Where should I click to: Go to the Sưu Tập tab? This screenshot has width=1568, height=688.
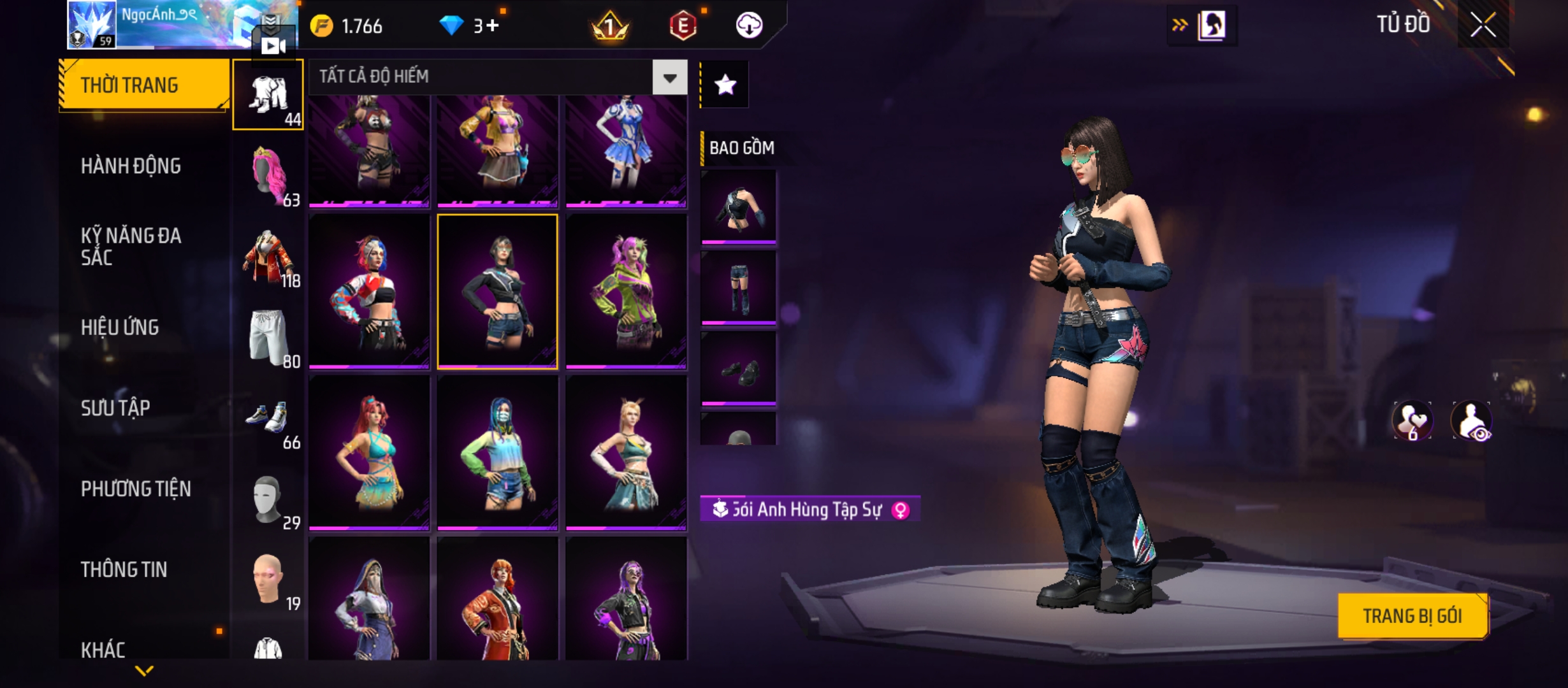(115, 408)
